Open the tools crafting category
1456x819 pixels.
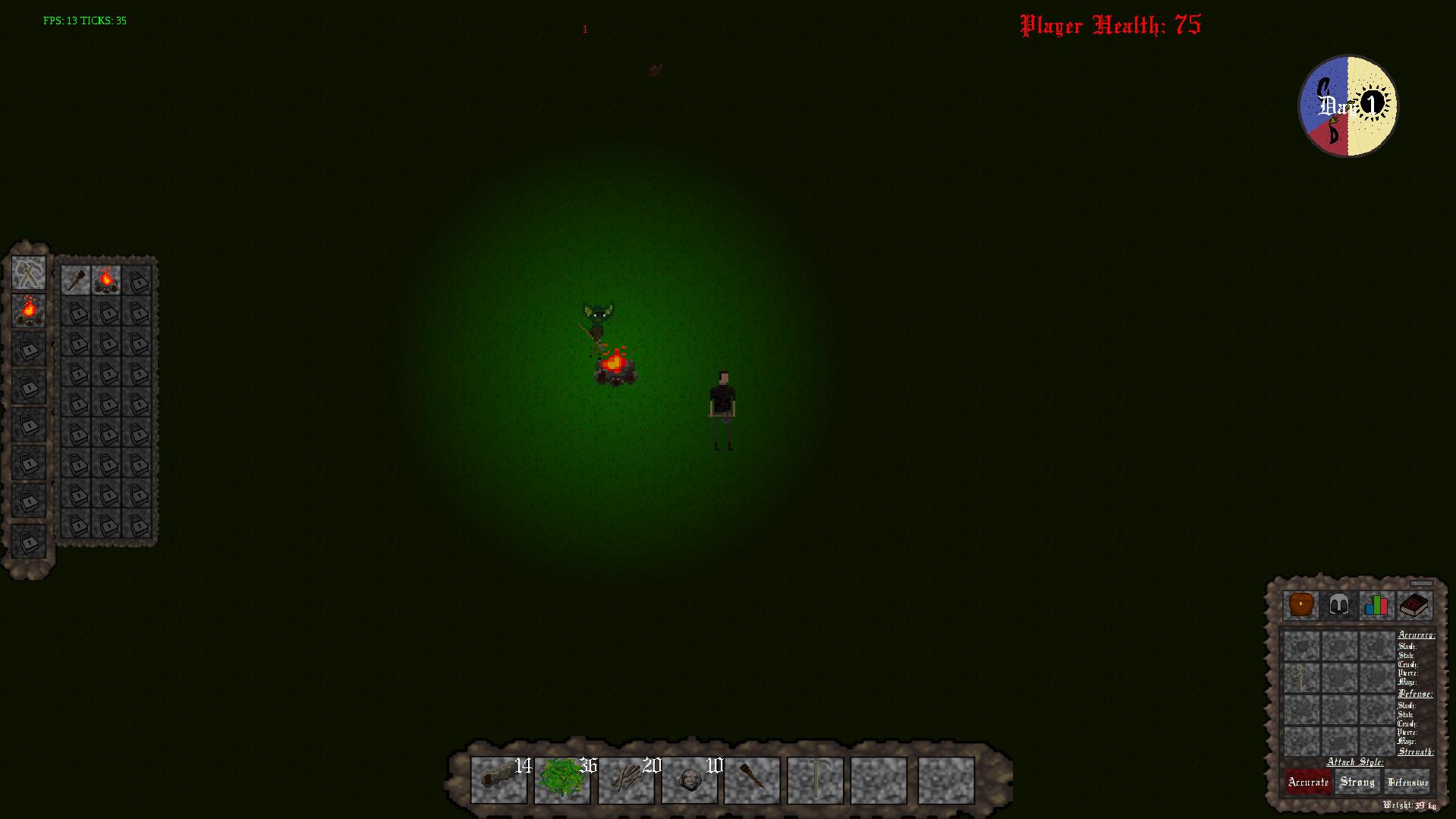(29, 273)
